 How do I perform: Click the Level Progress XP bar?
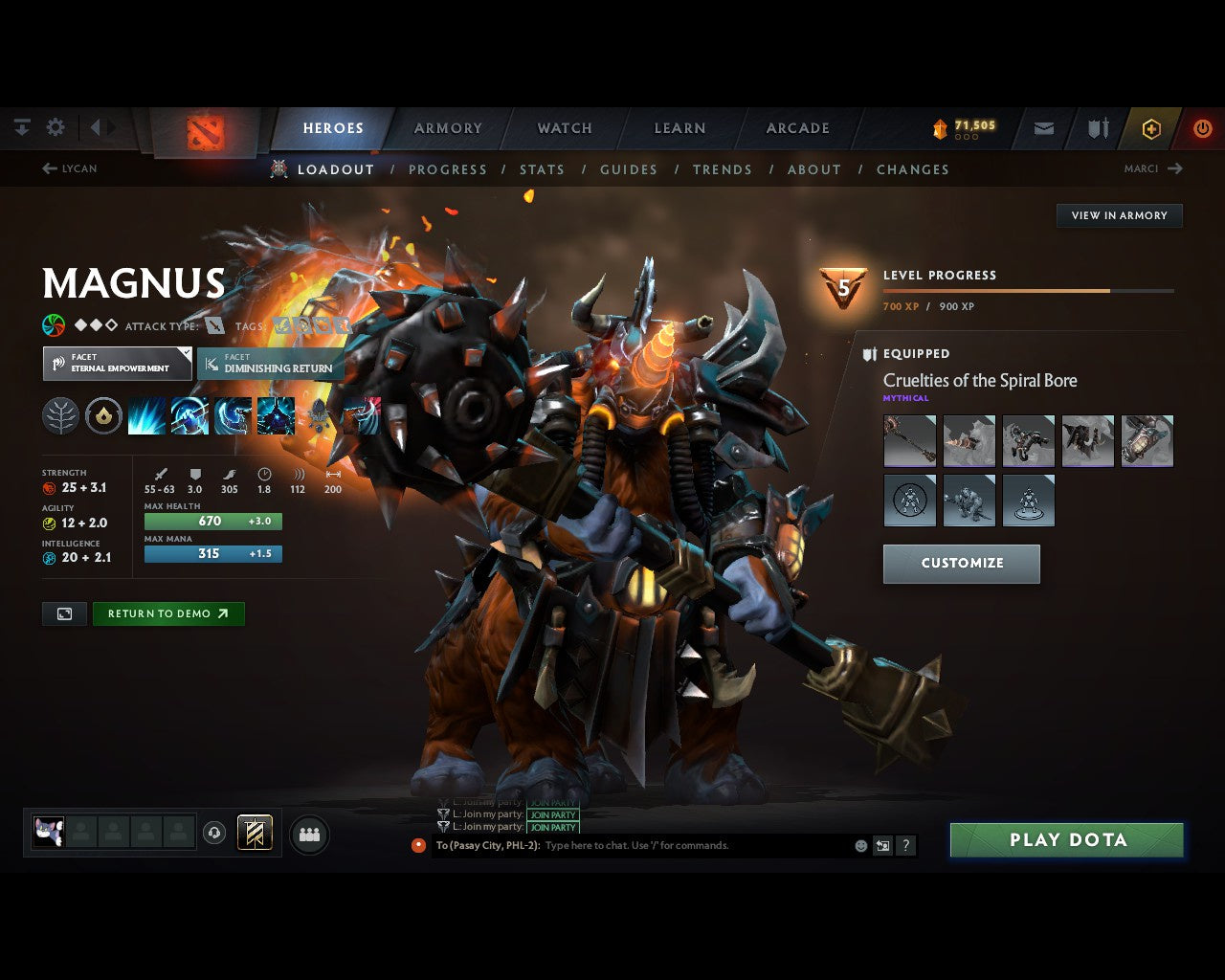tap(1029, 291)
